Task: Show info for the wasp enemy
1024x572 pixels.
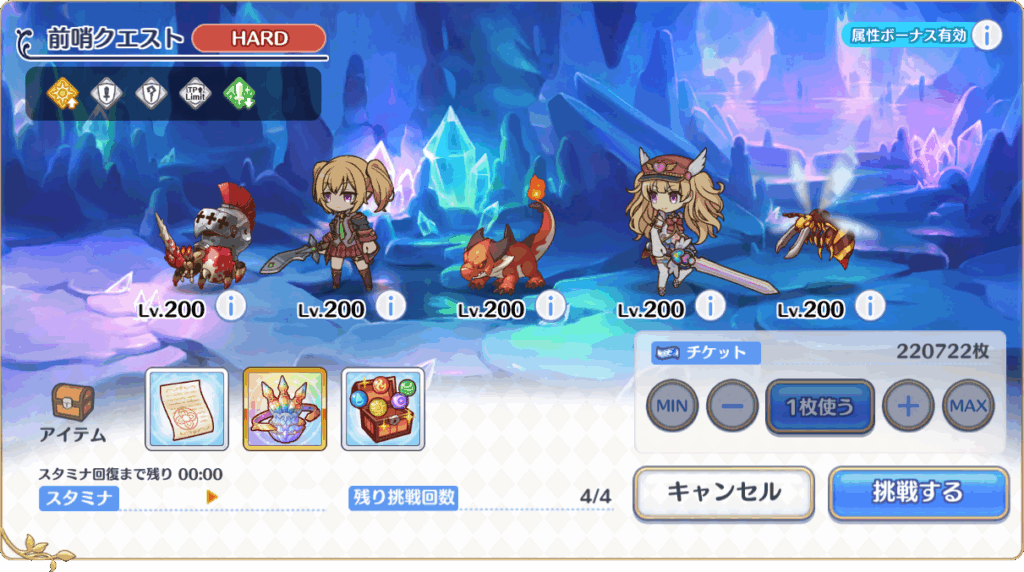Action: tap(871, 306)
